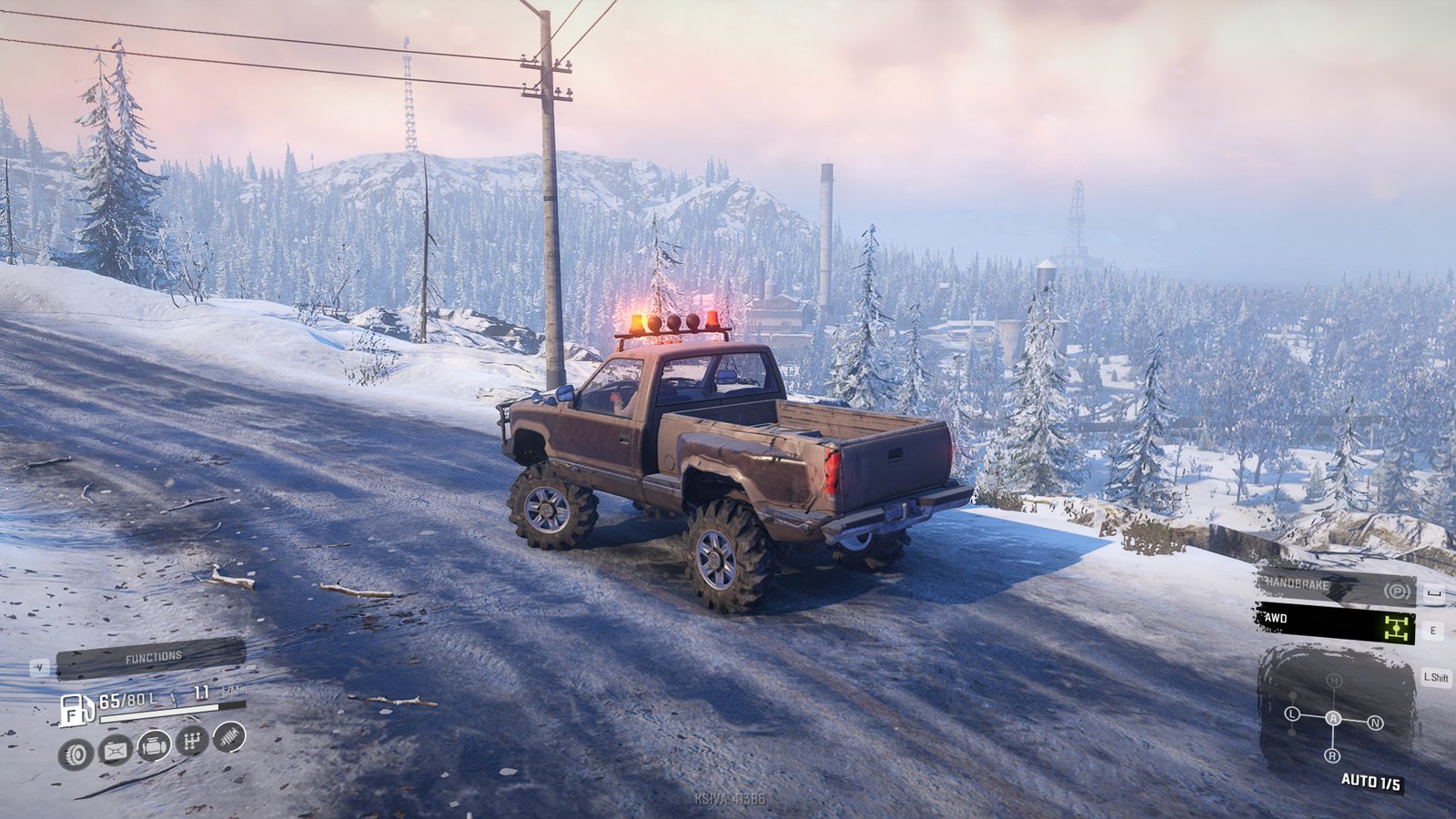Shift into Neutral (N)
Screen dimensions: 1456x819
(1375, 723)
